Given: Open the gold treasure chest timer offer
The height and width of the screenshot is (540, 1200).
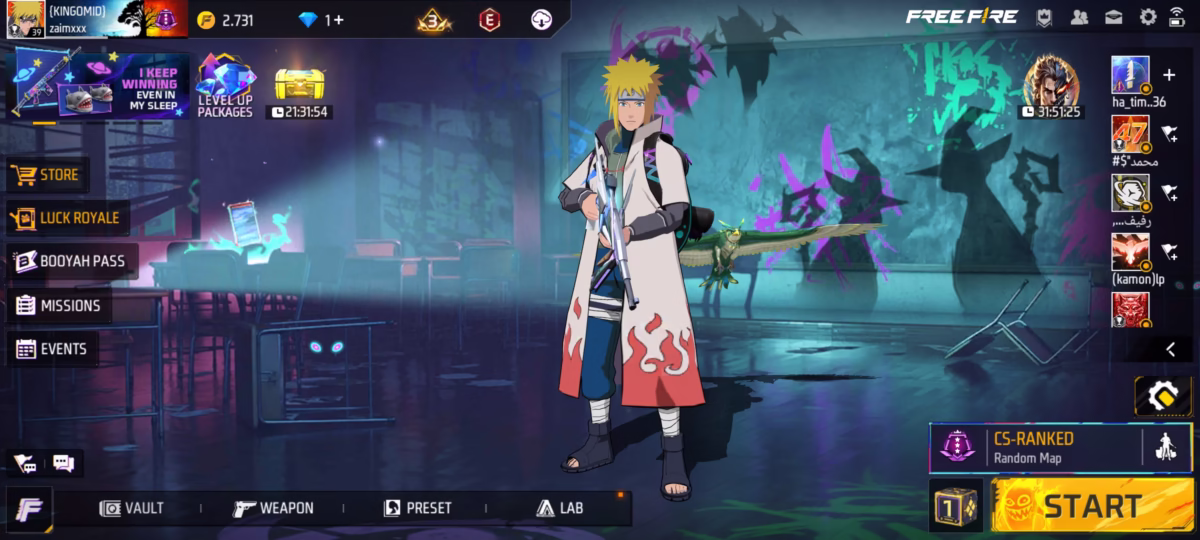Looking at the screenshot, I should tap(299, 88).
